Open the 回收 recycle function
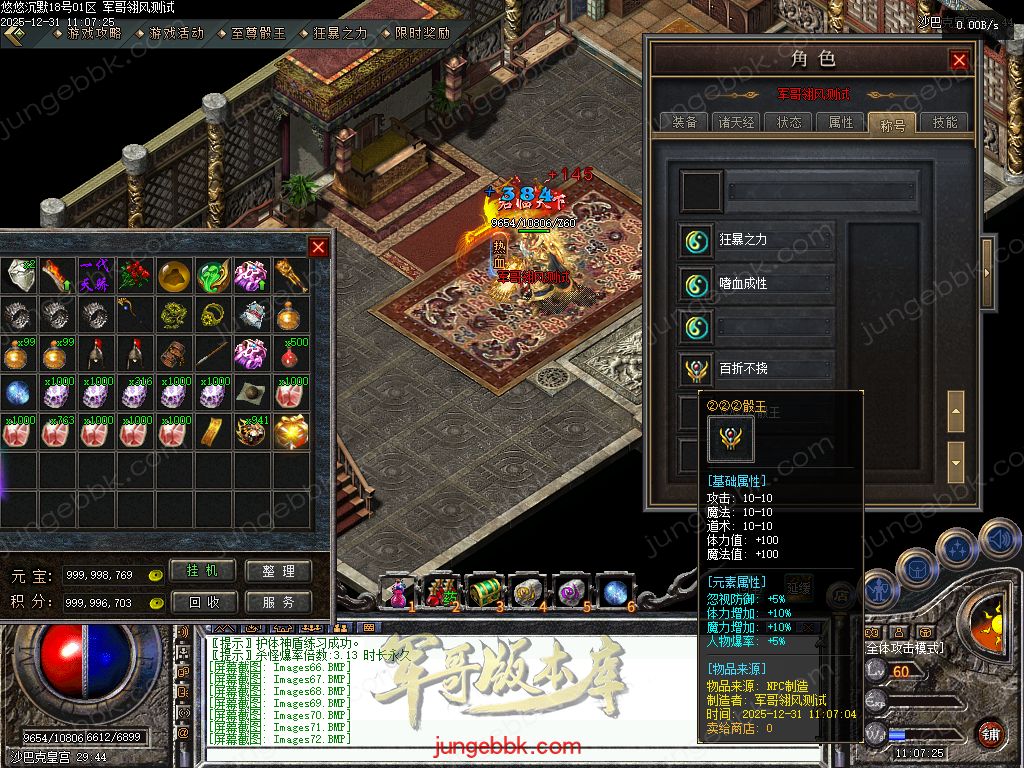 [x=204, y=602]
